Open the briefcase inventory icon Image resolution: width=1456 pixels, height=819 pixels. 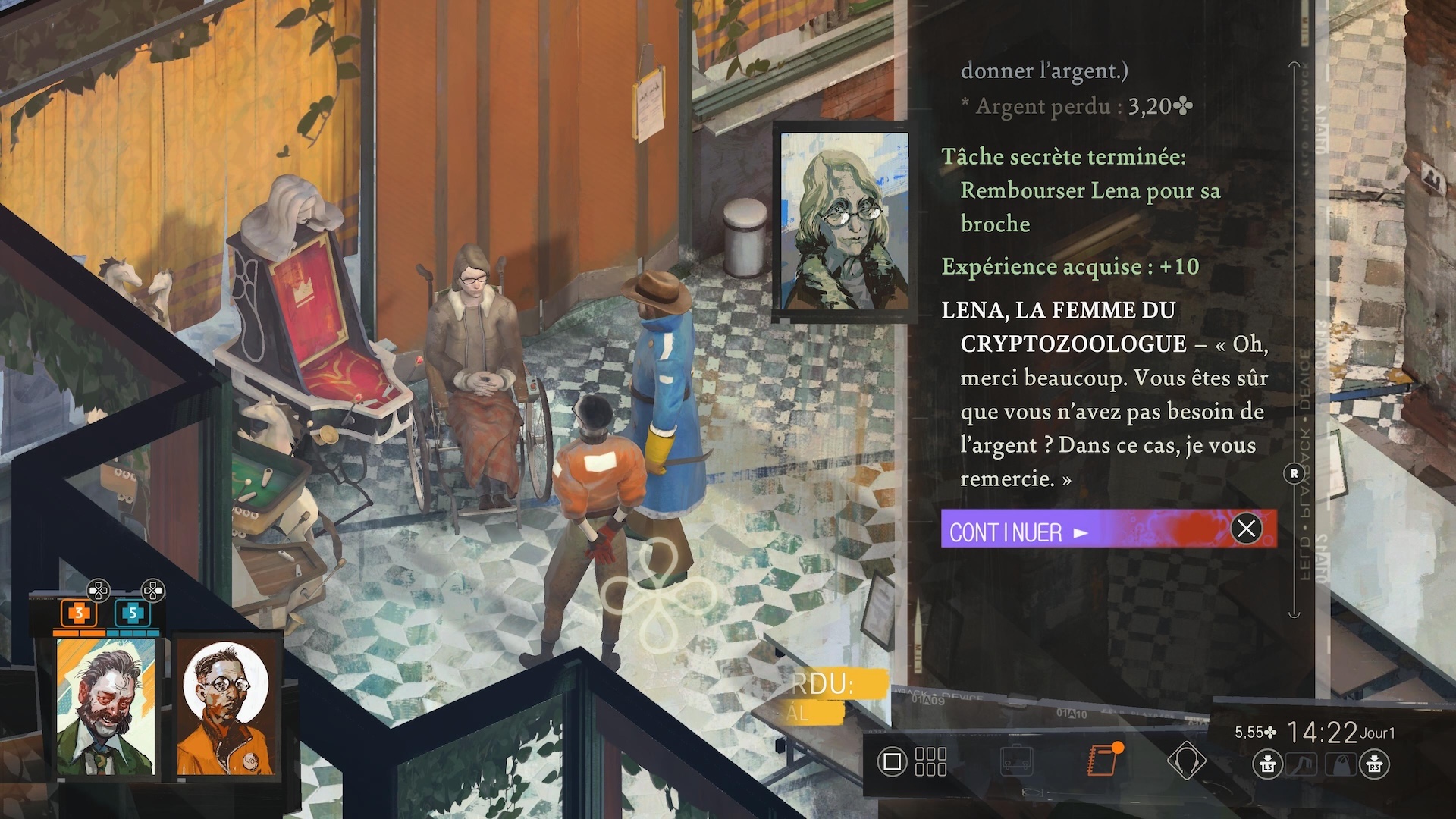click(1016, 761)
